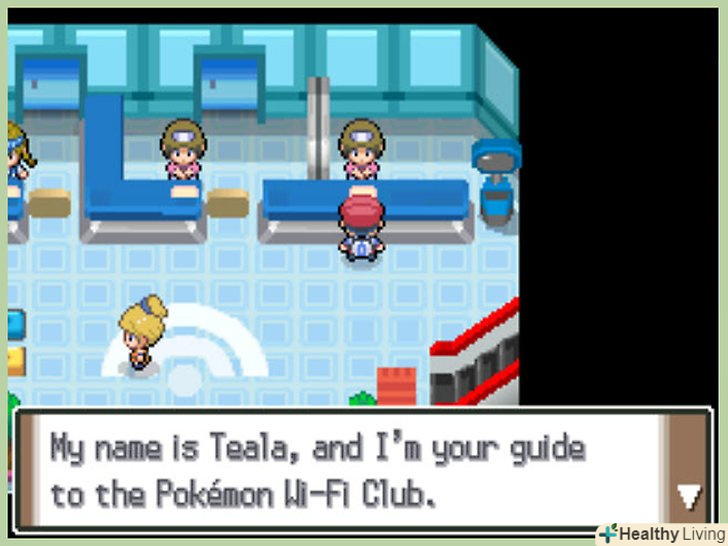Click Teala's Wi-Fi Club dialogue text box
Screen dimensions: 728x546
340,470
